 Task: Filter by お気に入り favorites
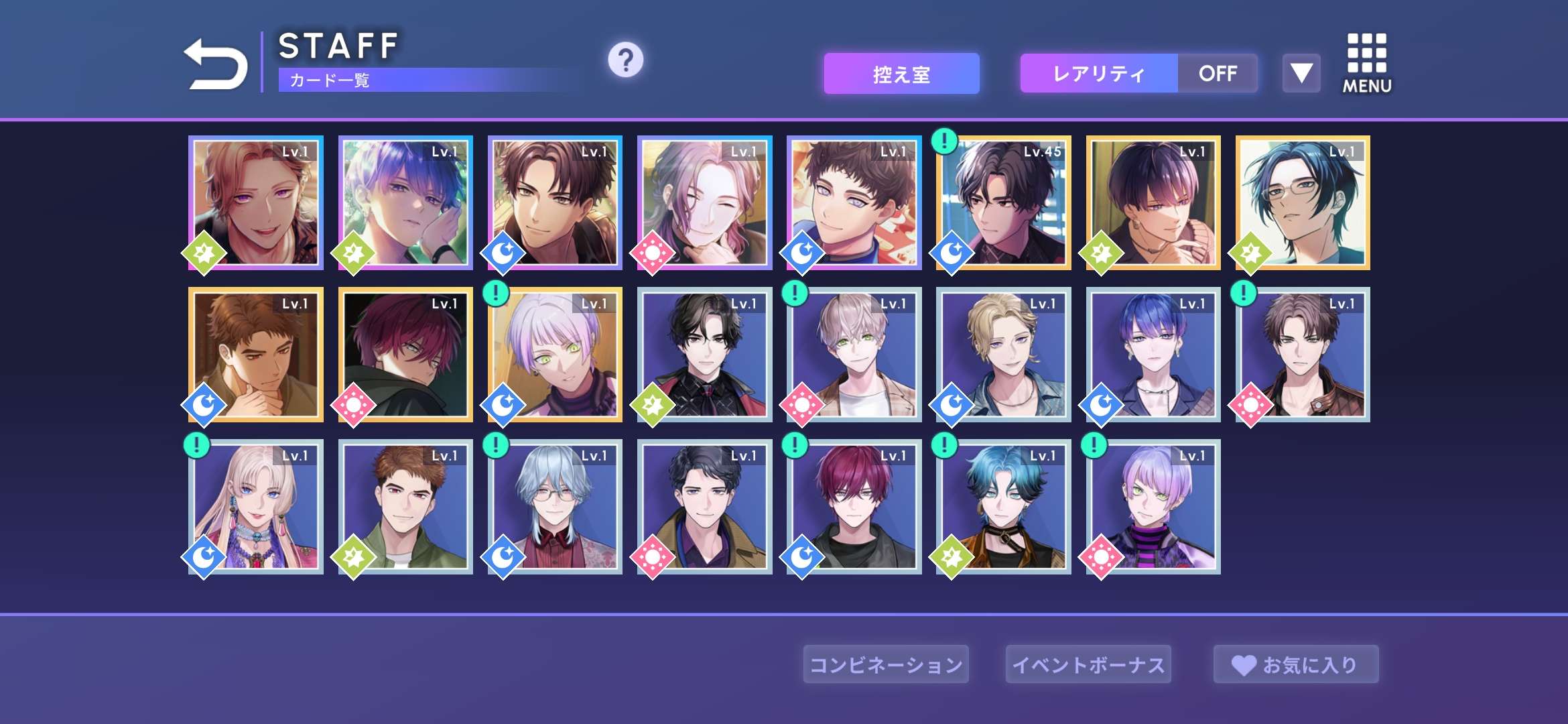pyautogui.click(x=1296, y=664)
